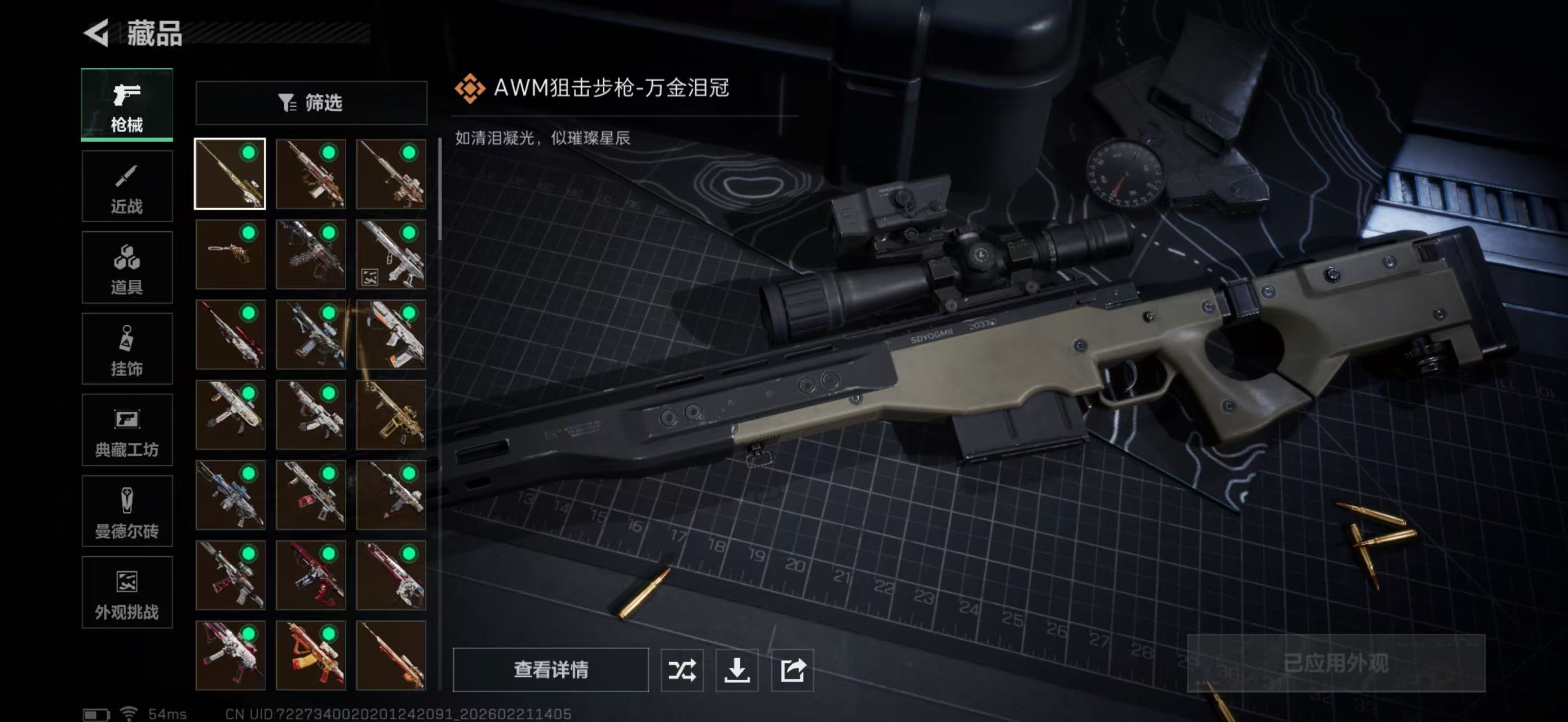Open the 道具 items category
The image size is (1568, 722).
(x=127, y=268)
